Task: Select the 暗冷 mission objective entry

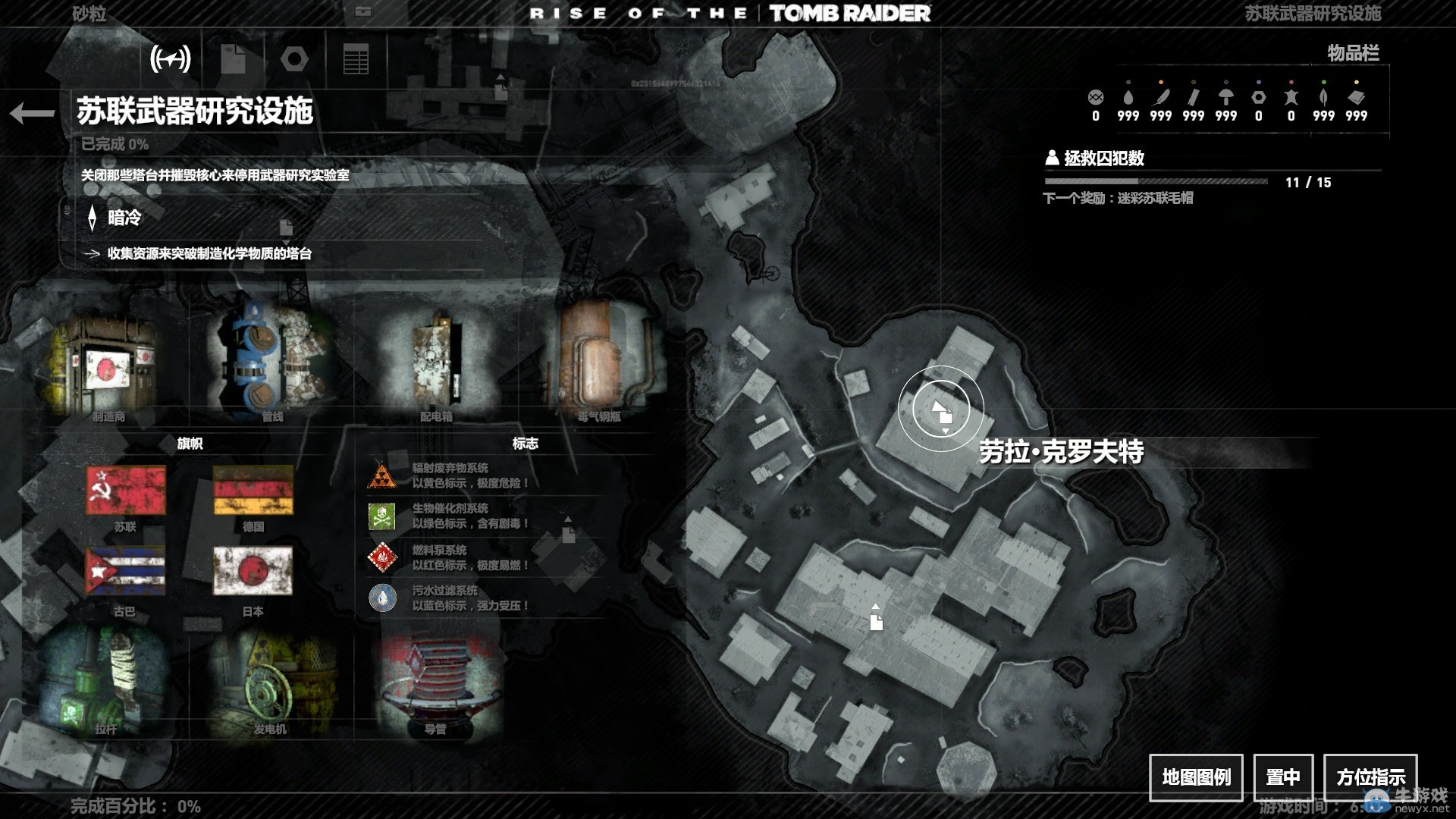Action: click(125, 218)
